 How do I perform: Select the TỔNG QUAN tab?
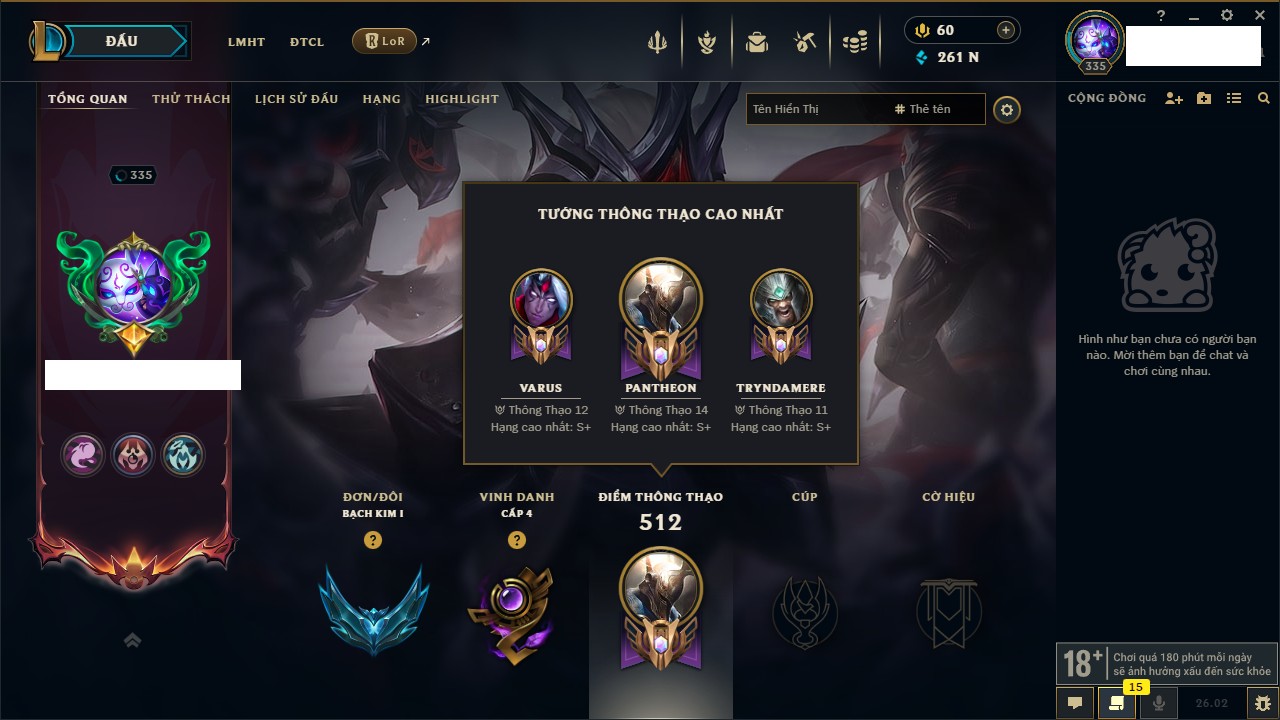coord(88,99)
